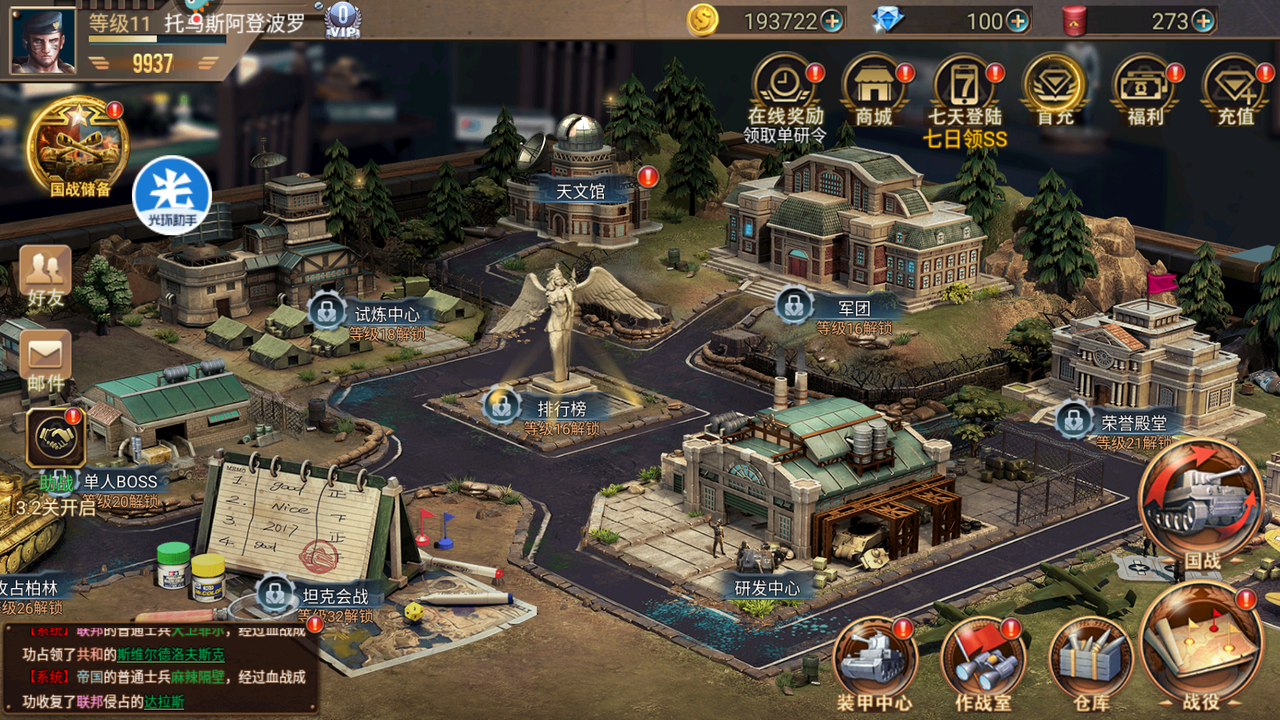Tap the VIP 0 badge
This screenshot has height=720, width=1280.
pos(343,19)
